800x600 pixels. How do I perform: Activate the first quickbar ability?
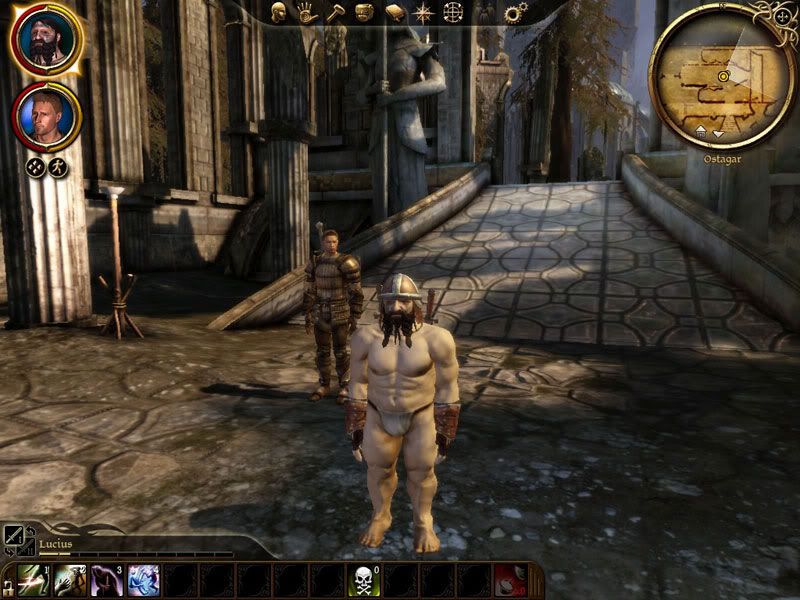click(35, 580)
